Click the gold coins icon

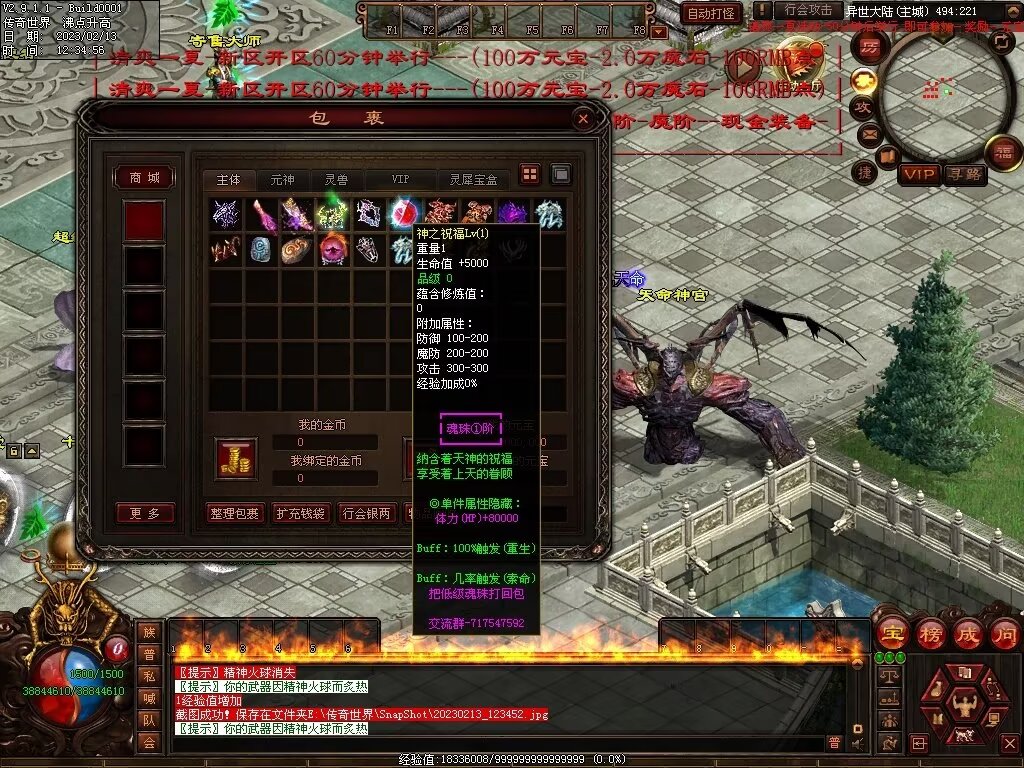pos(236,458)
